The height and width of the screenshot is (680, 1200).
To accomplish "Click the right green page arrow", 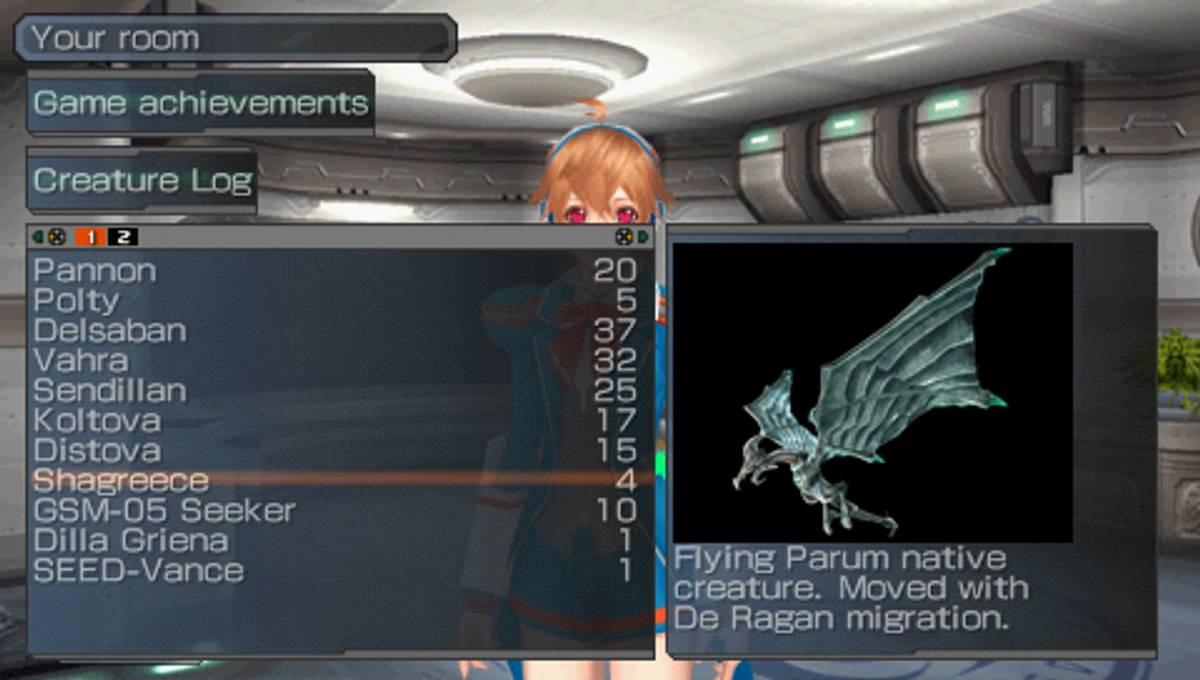I will [x=643, y=237].
